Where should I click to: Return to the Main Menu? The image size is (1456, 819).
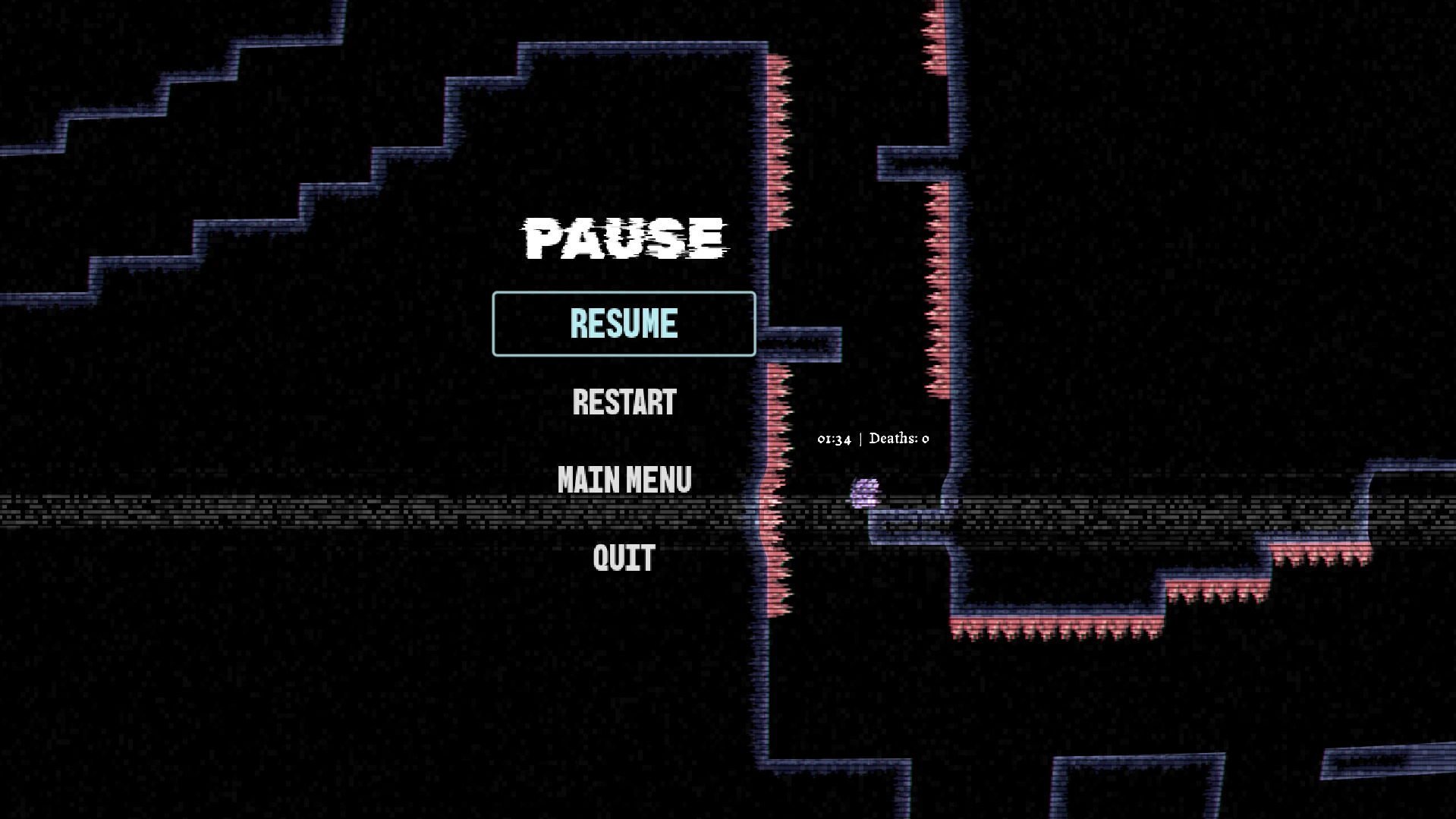[x=624, y=480]
